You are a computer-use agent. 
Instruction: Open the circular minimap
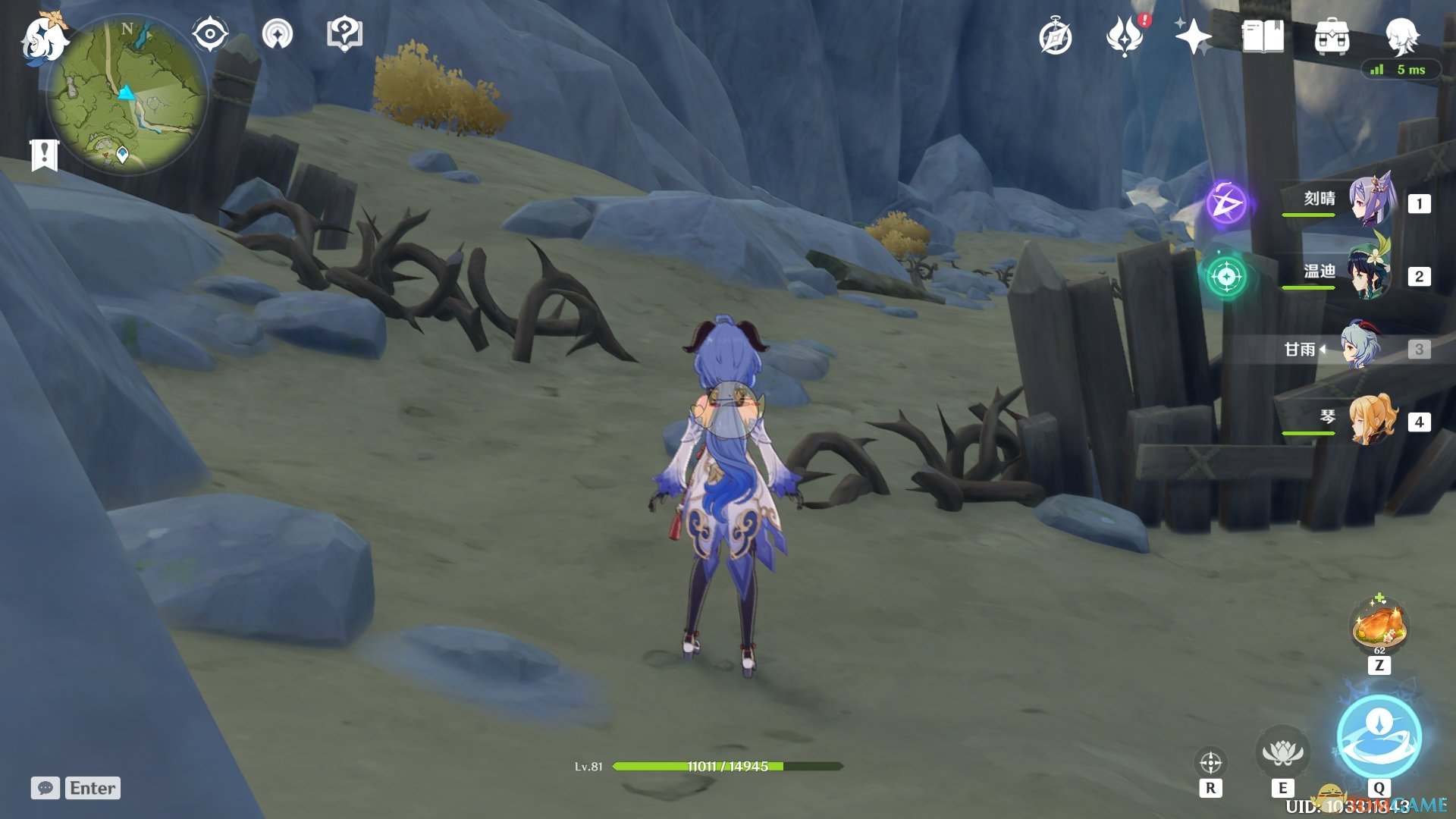127,95
